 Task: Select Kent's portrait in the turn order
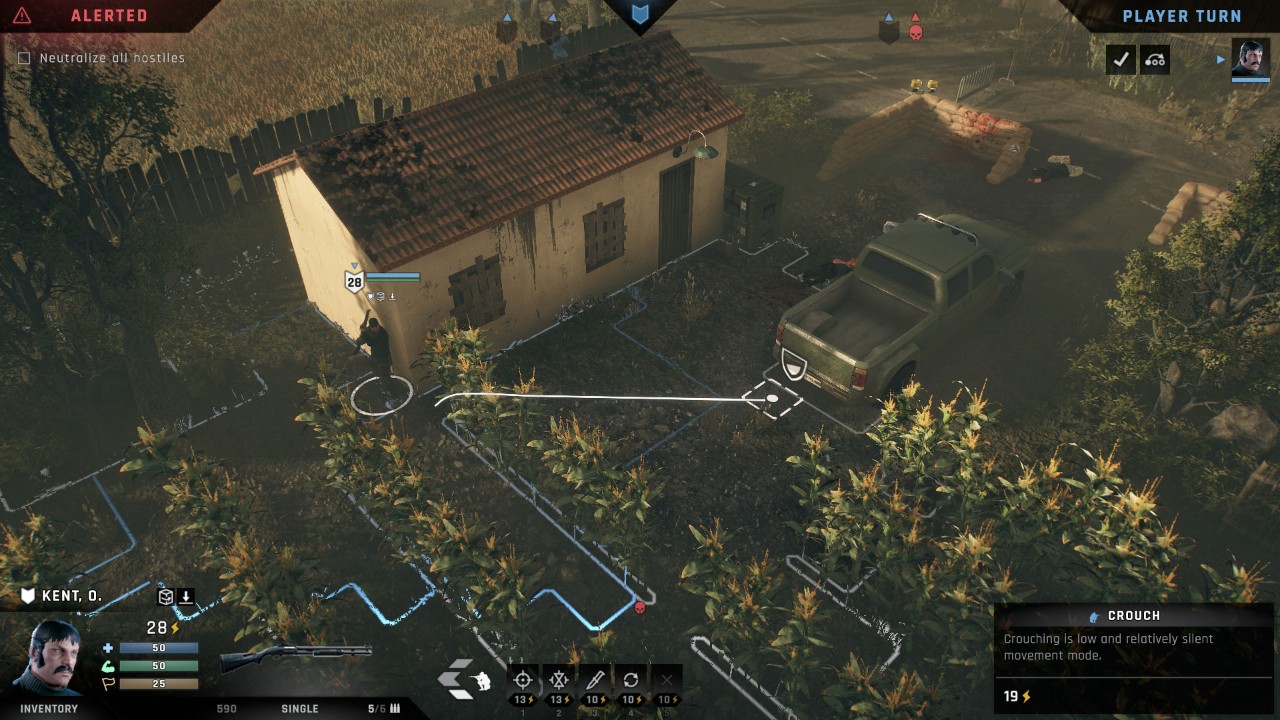(1250, 59)
